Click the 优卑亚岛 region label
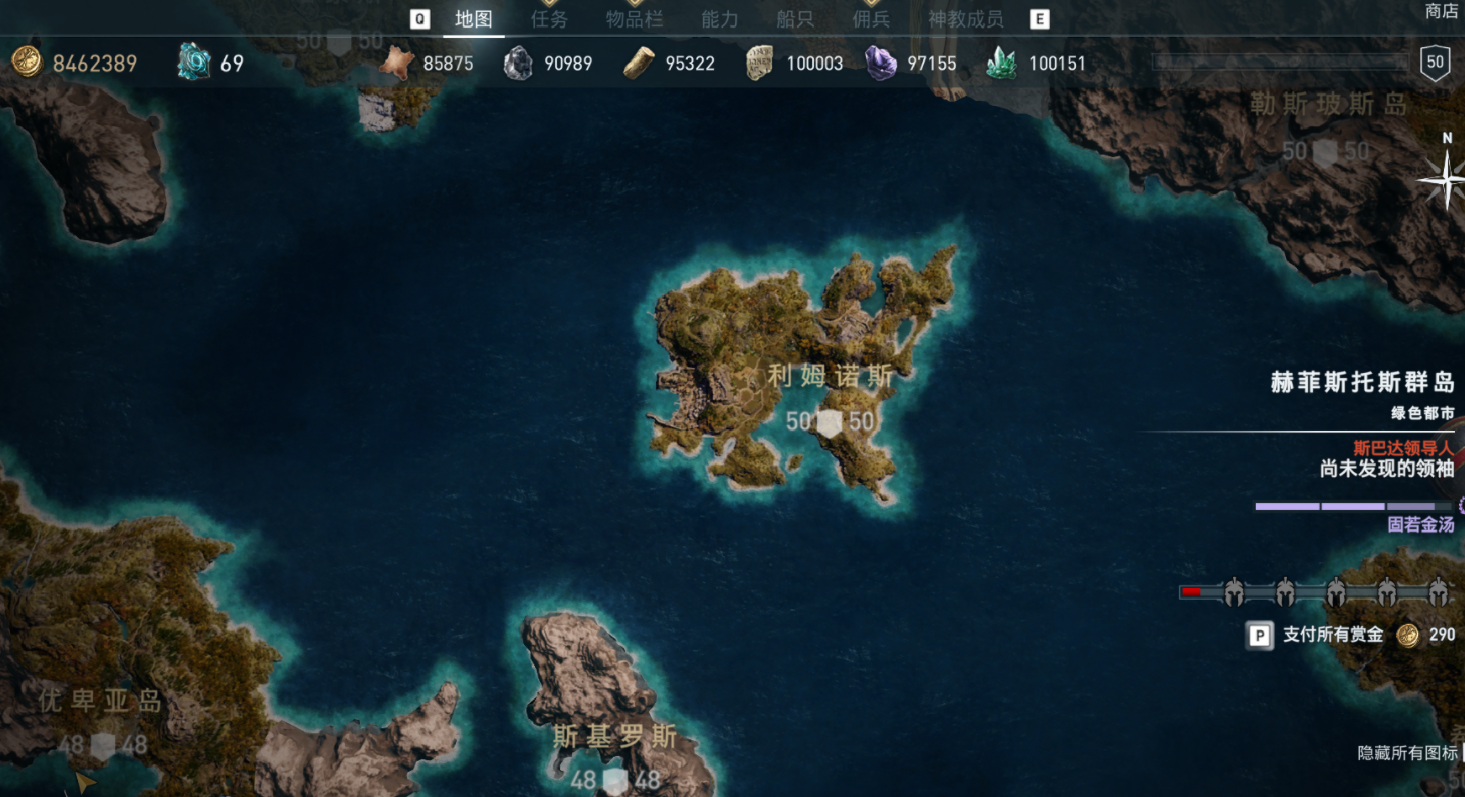 [x=100, y=701]
